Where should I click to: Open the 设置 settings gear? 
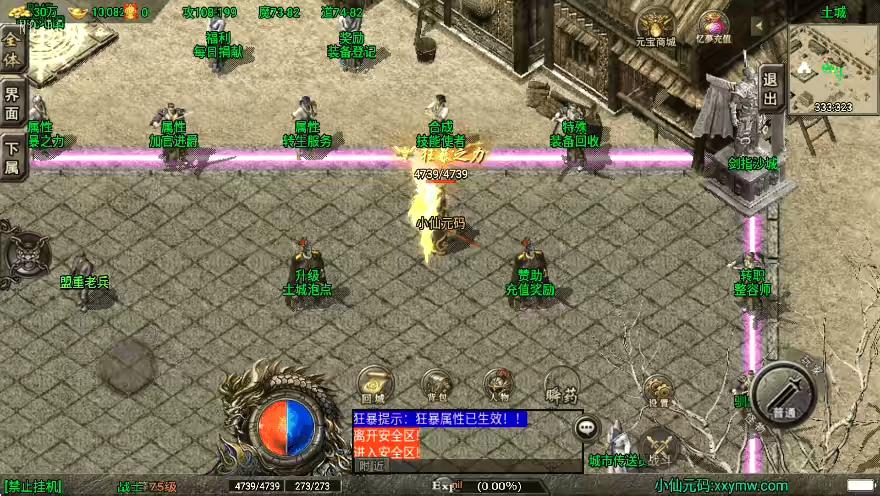coord(657,390)
